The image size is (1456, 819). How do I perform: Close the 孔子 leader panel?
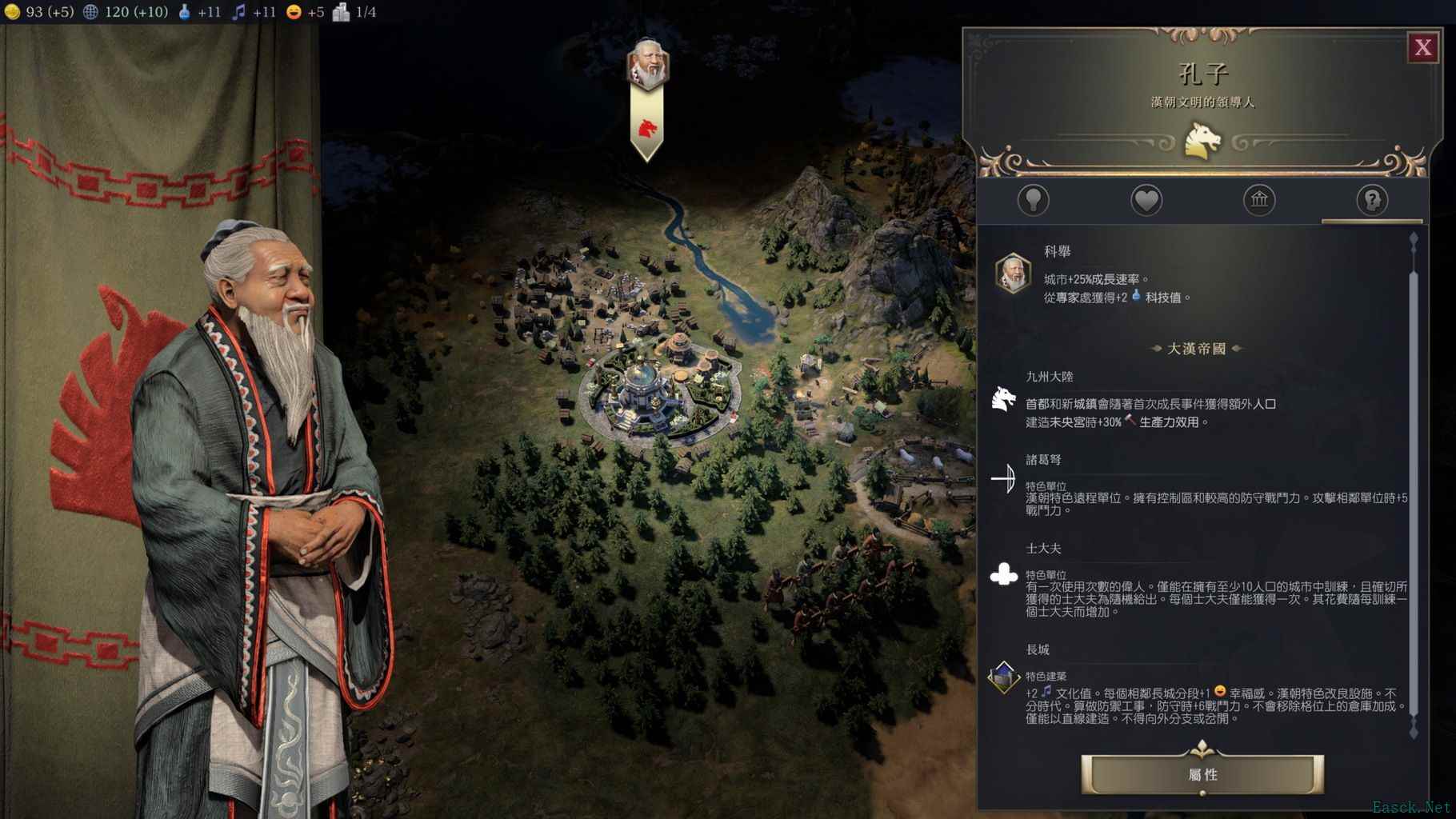(1423, 47)
